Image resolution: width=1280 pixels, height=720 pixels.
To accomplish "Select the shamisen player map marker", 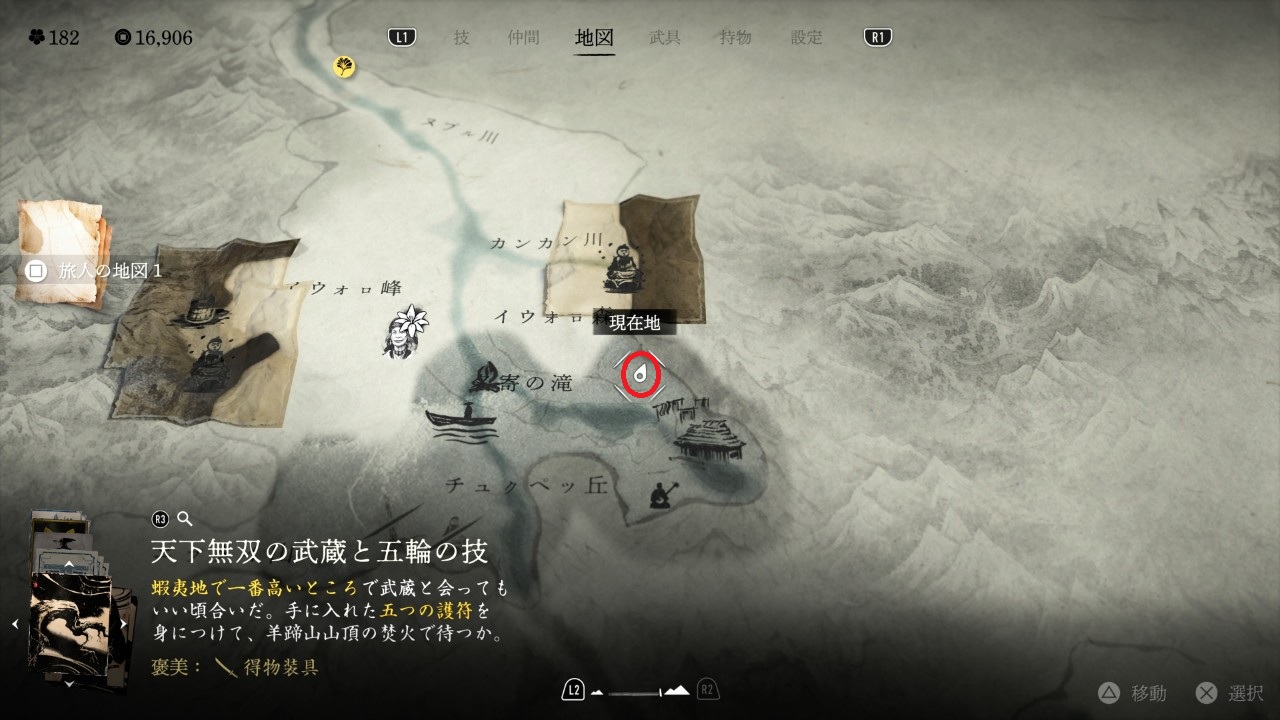I will tap(660, 494).
